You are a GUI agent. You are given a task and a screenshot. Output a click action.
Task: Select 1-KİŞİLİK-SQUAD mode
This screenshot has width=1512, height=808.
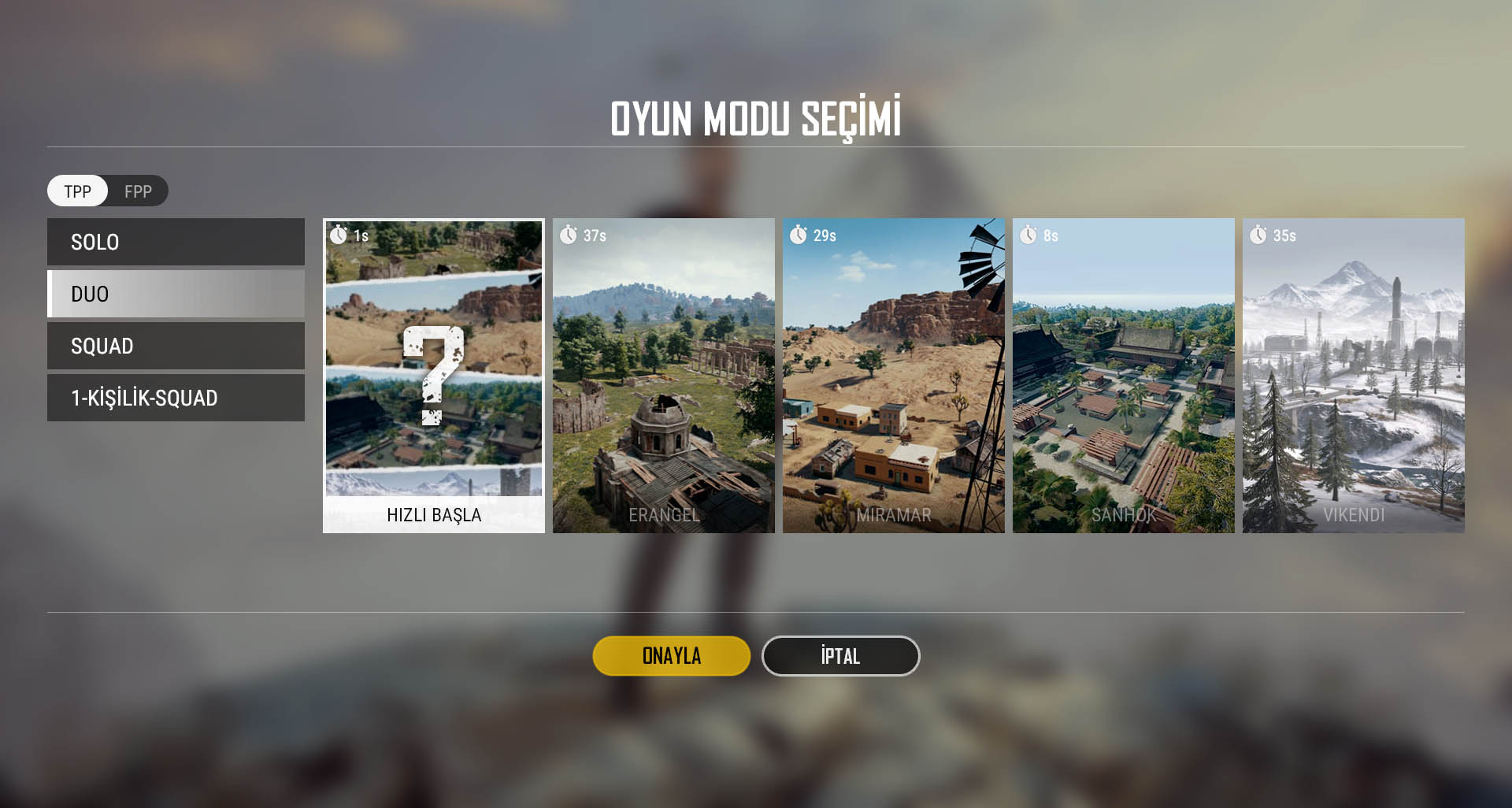click(176, 398)
